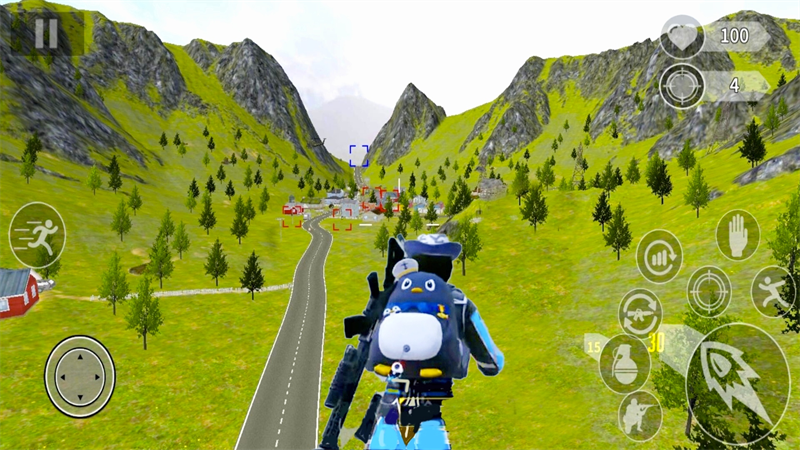Image resolution: width=800 pixels, height=450 pixels.
Task: Reload ammo with the circular bars icon
Action: [x=659, y=256]
